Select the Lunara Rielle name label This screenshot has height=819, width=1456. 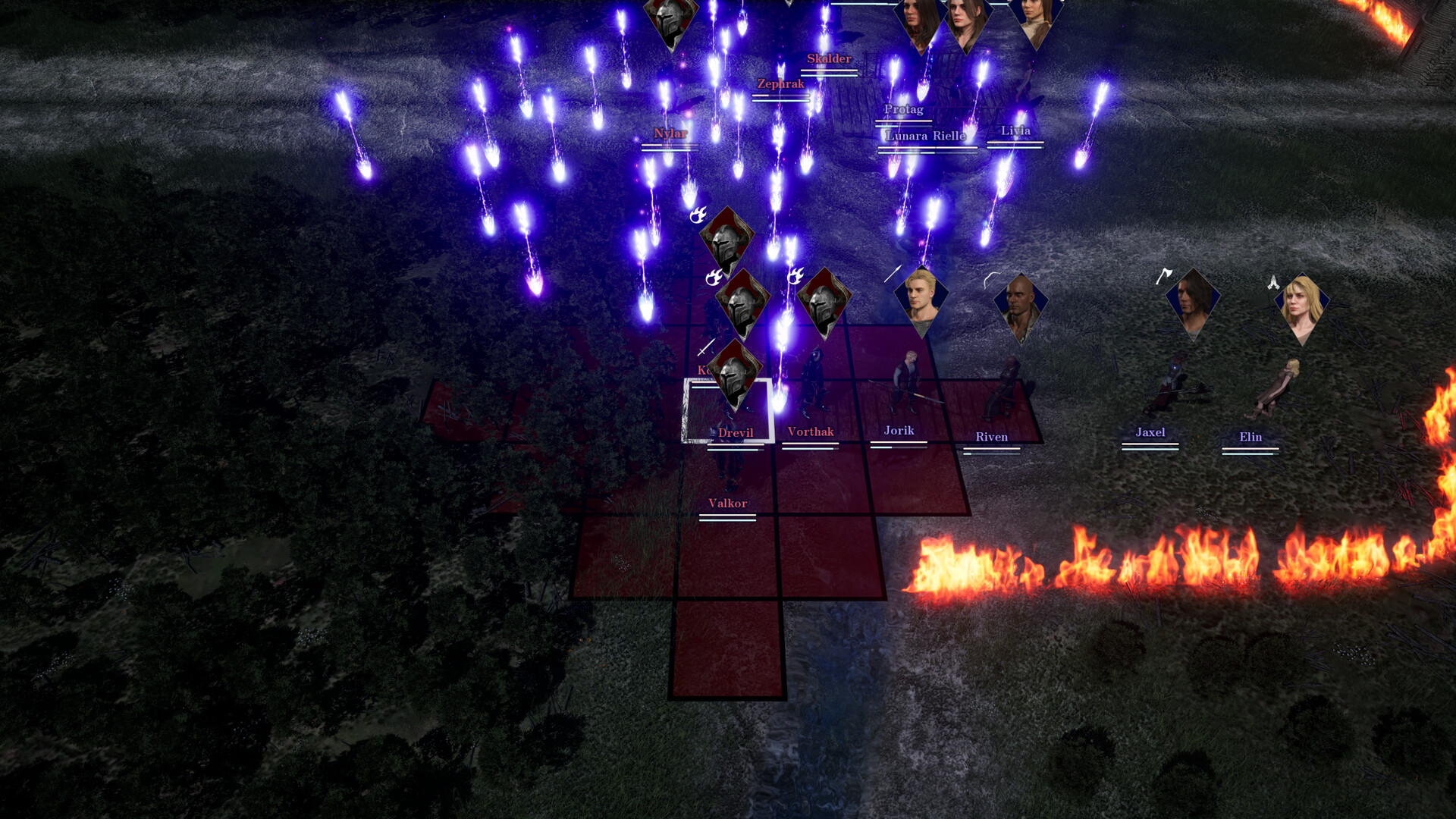point(925,137)
